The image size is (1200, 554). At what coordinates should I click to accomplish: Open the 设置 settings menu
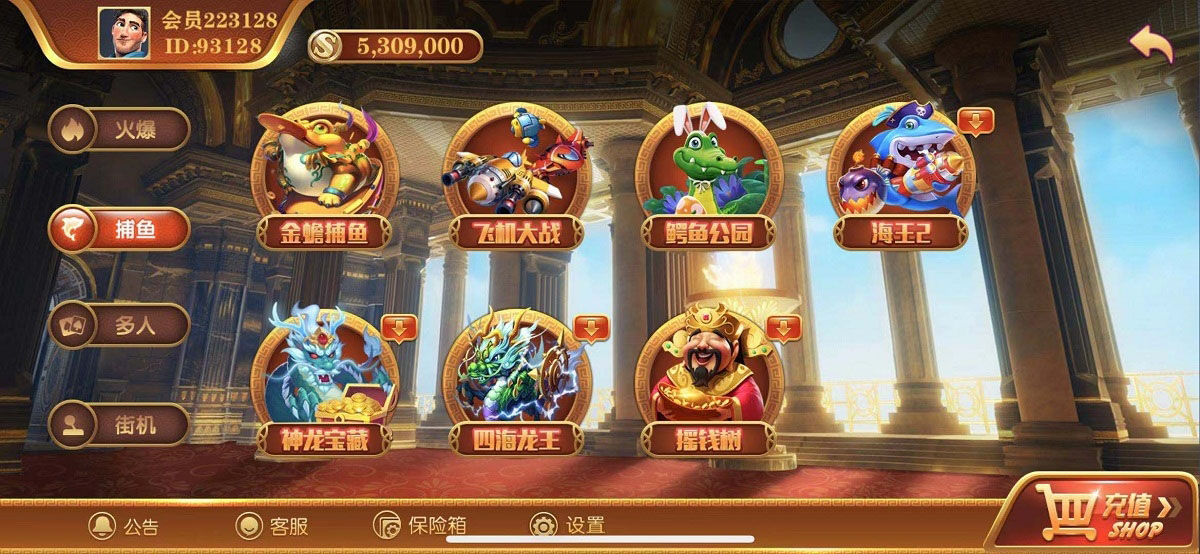click(568, 526)
